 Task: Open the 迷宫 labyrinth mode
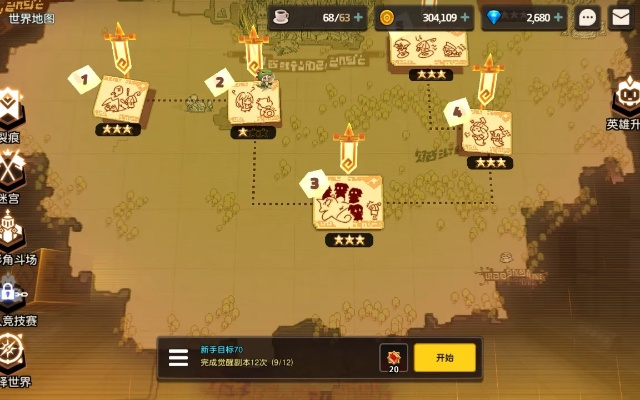coord(10,175)
